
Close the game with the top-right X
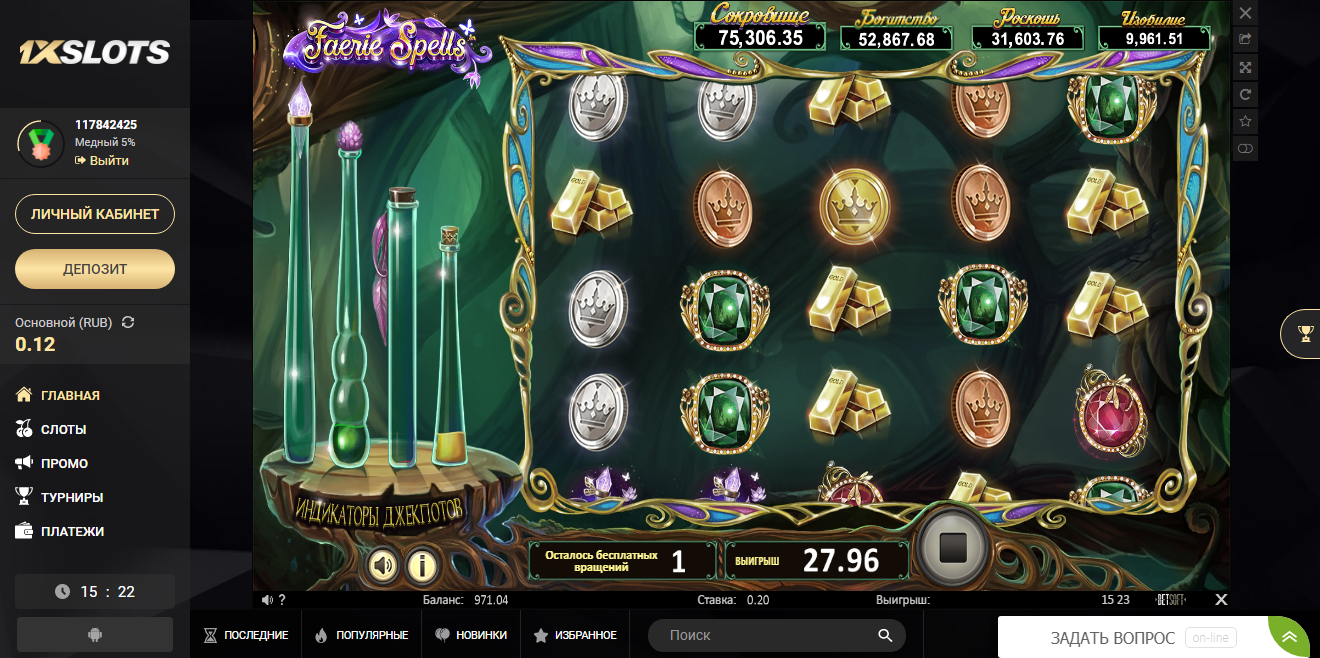[x=1245, y=13]
